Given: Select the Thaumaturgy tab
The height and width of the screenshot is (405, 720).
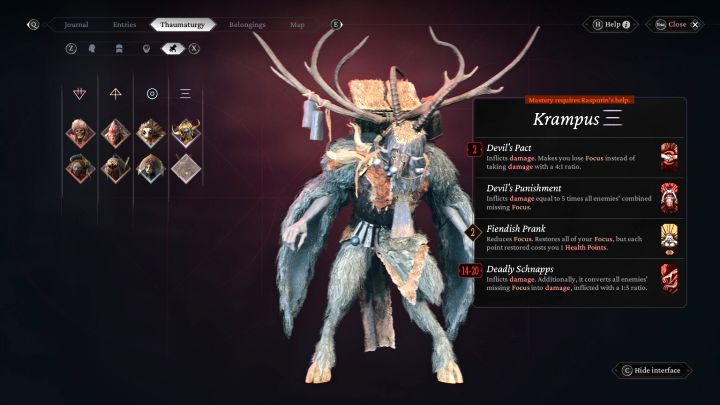Looking at the screenshot, I should (182, 24).
